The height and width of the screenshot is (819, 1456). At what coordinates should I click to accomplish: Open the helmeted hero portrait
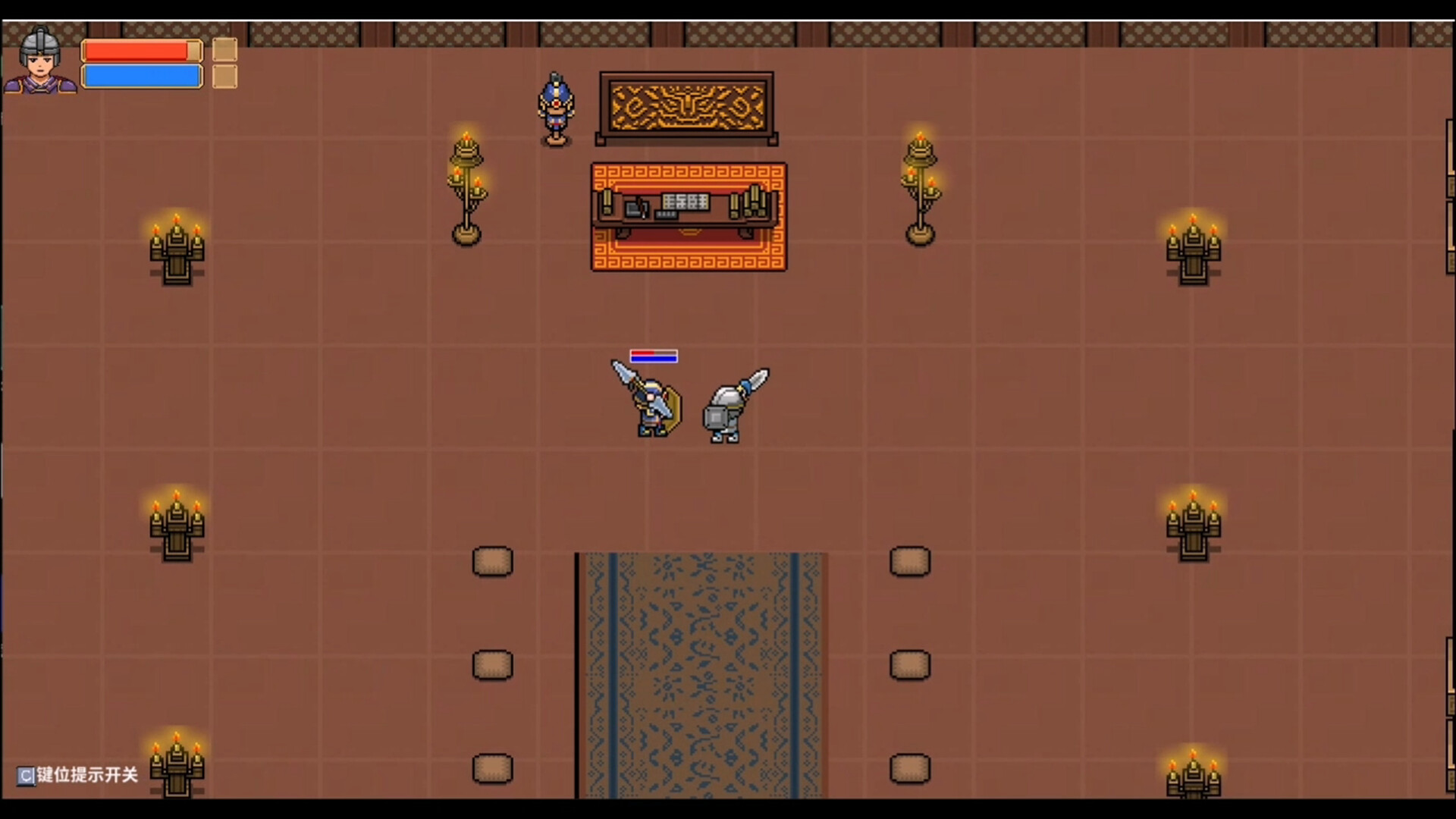(40, 61)
